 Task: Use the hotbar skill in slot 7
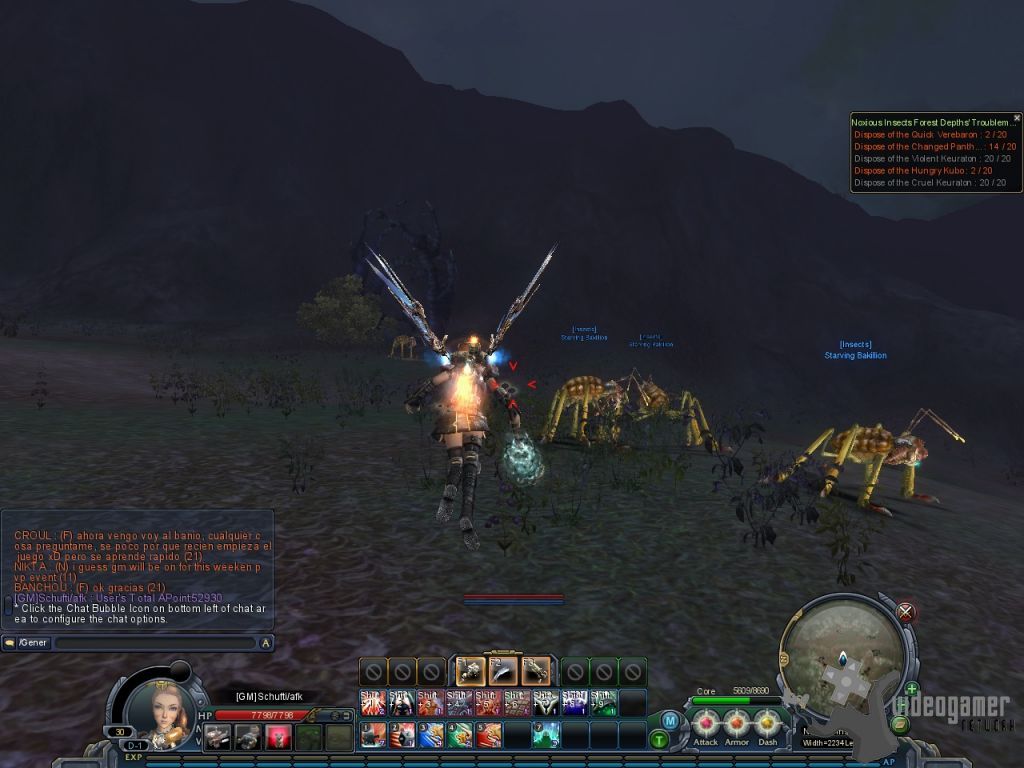pyautogui.click(x=546, y=735)
